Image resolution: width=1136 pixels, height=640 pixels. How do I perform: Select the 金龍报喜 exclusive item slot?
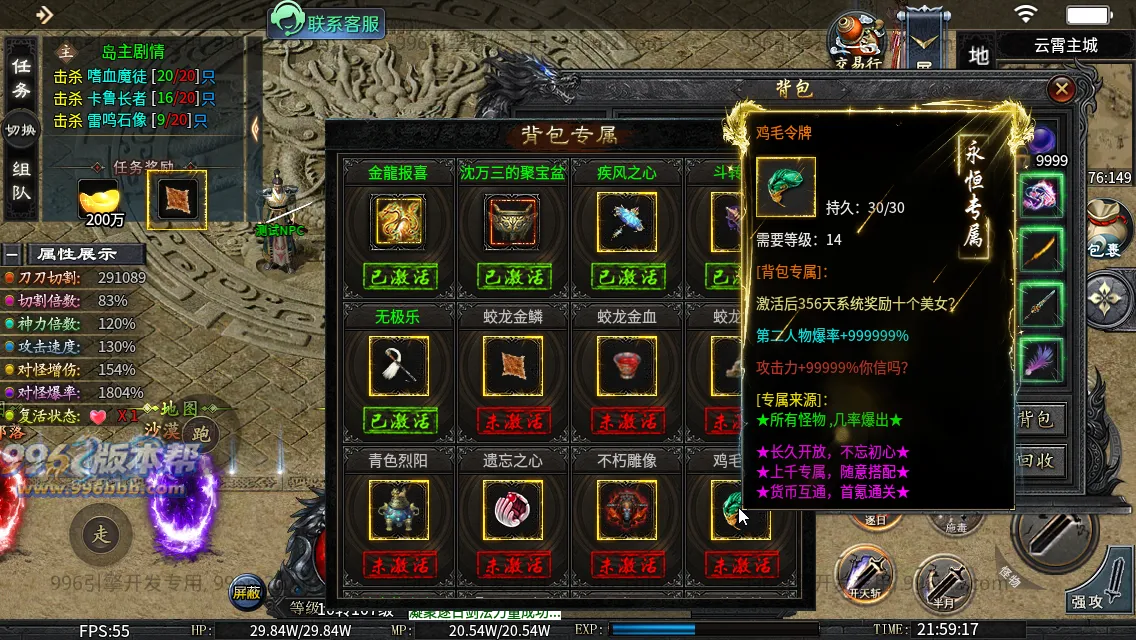(x=398, y=221)
